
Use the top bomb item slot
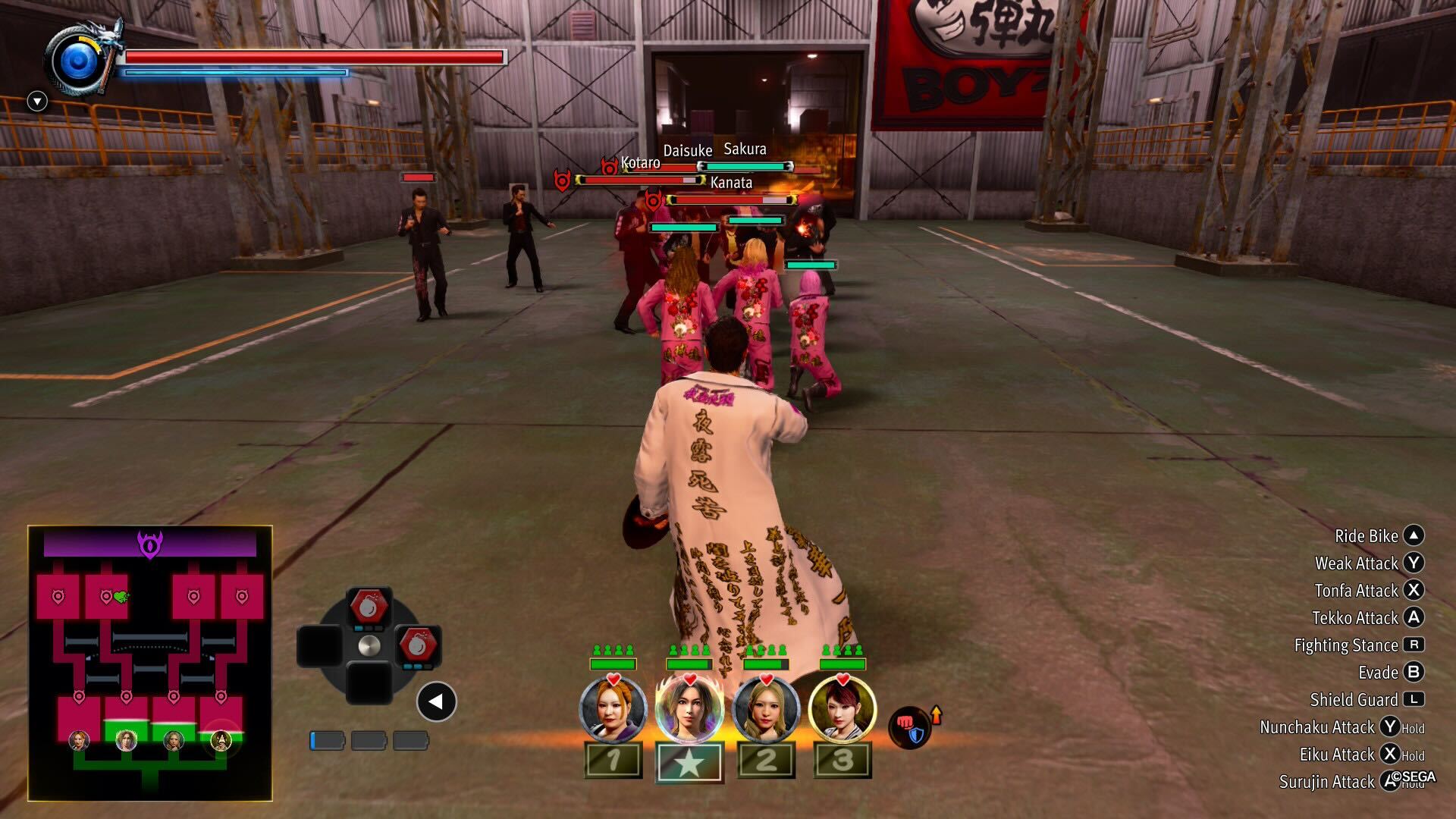[x=369, y=608]
